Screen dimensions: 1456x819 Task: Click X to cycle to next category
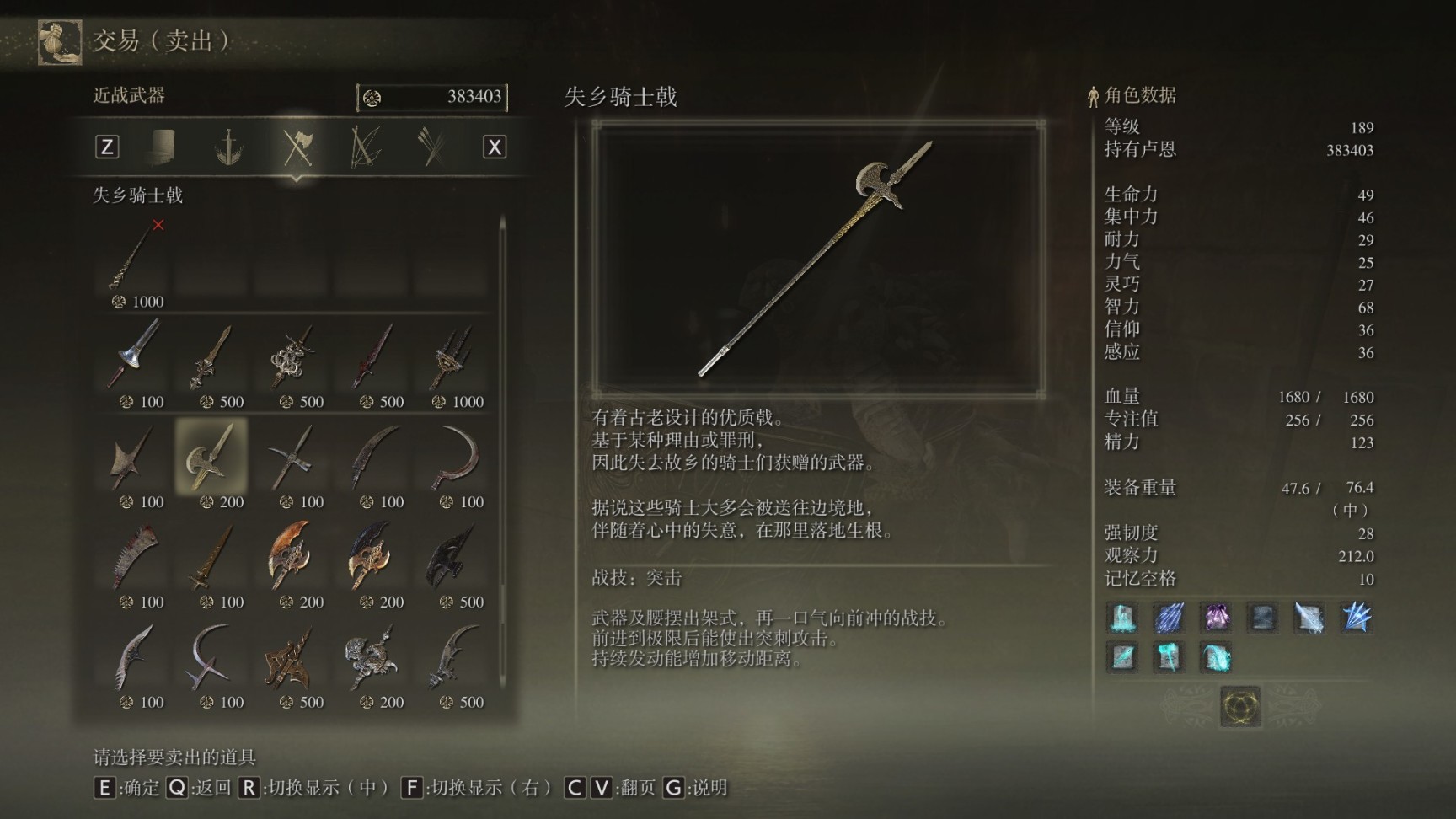click(493, 146)
